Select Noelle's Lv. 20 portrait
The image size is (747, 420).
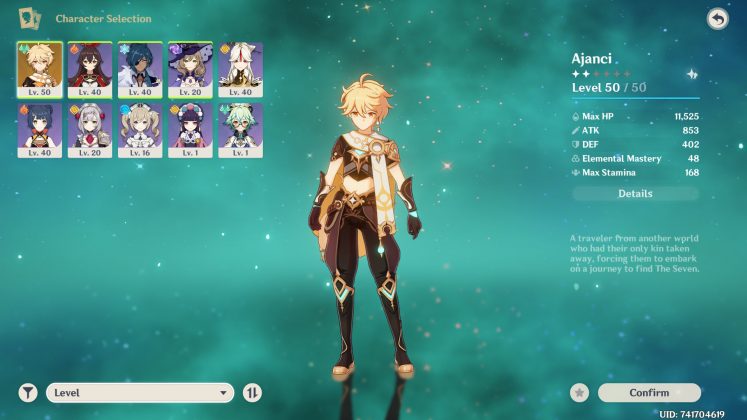(x=90, y=130)
